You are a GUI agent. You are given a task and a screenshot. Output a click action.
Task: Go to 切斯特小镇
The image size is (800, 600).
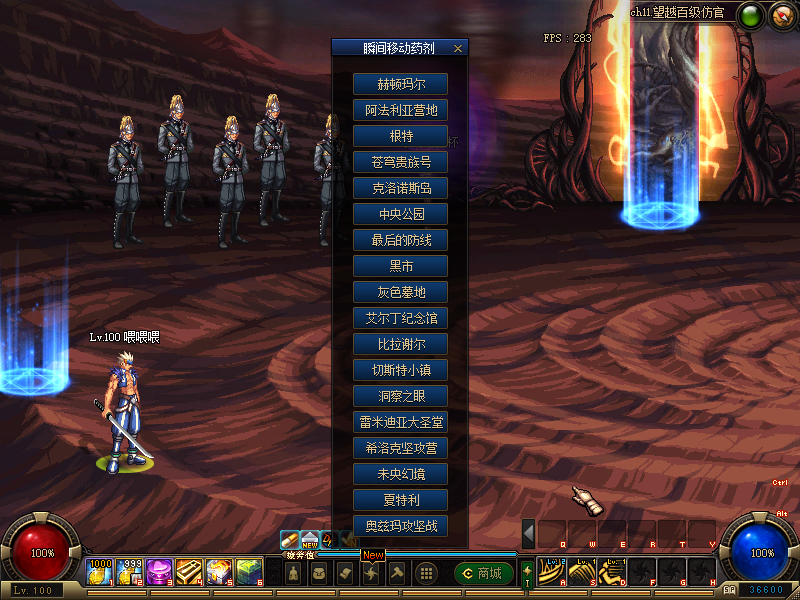click(400, 370)
